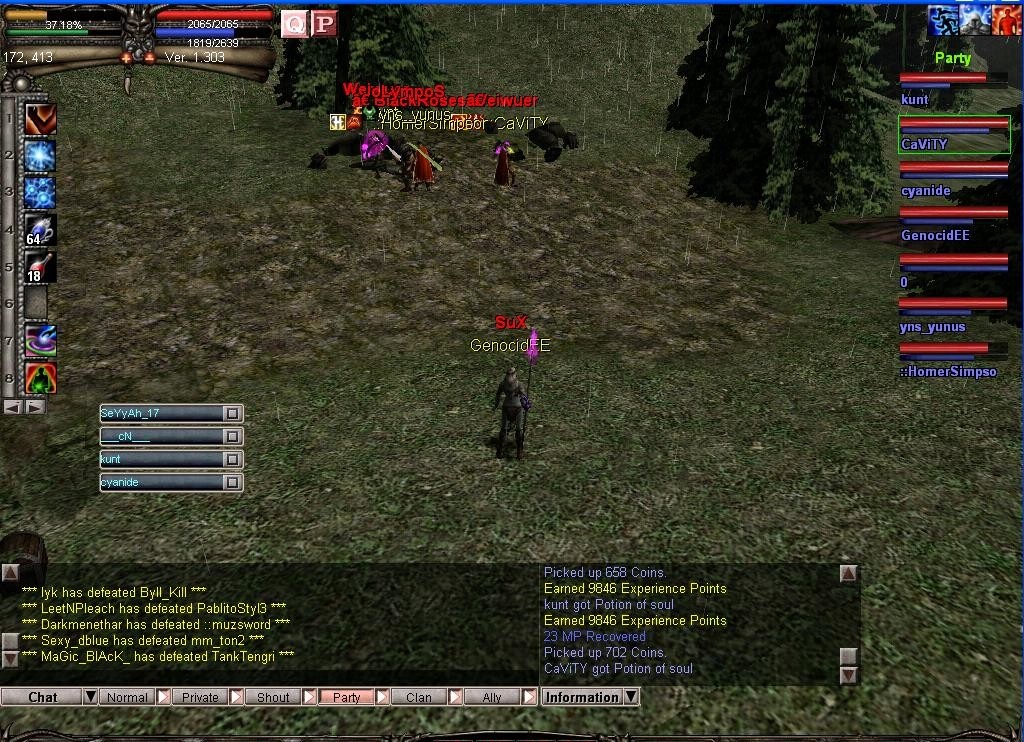The height and width of the screenshot is (742, 1024).
Task: Activate the purple swirl skill in slot 7
Action: pos(40,340)
